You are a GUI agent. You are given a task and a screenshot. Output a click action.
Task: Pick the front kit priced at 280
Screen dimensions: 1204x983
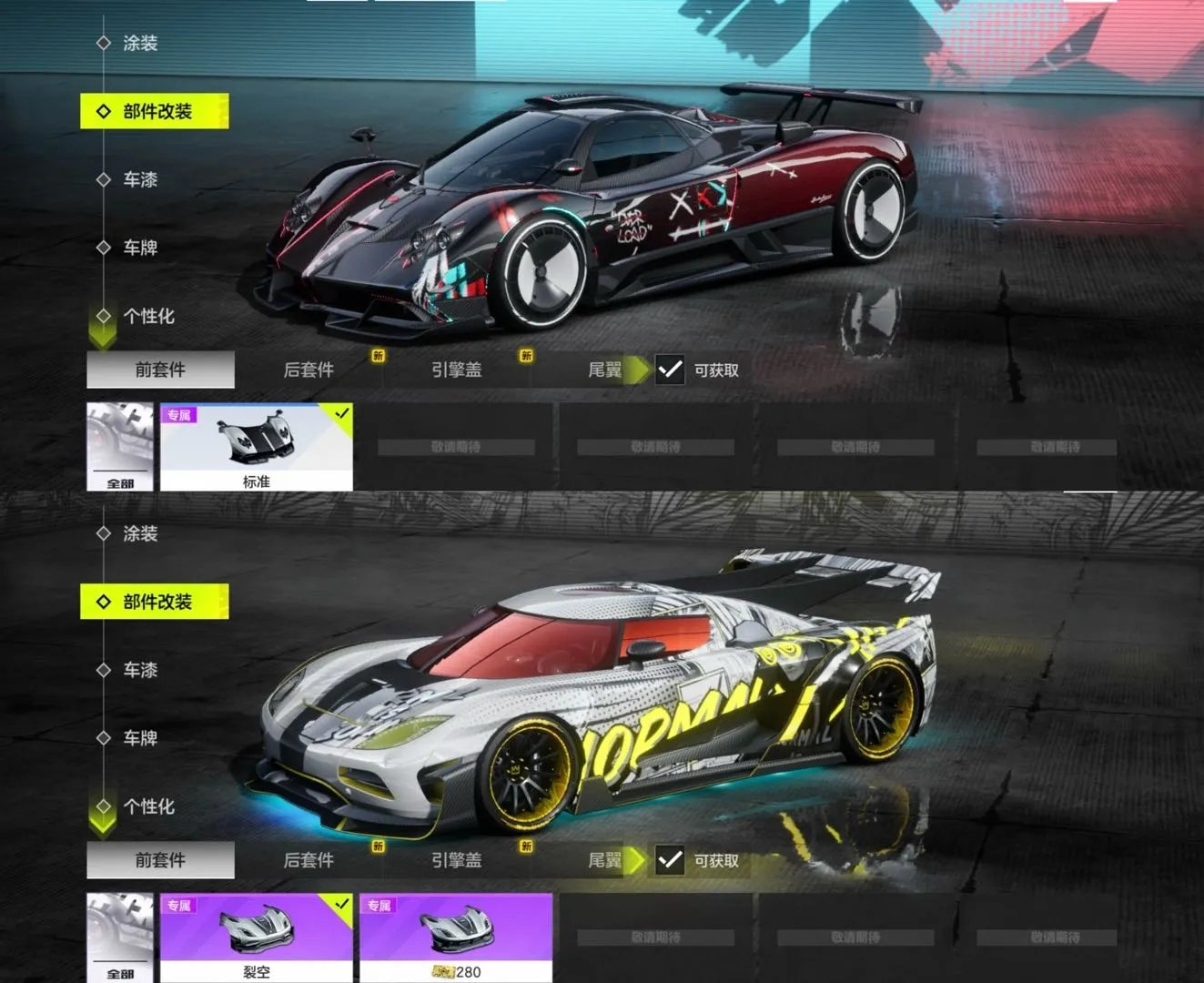tap(455, 937)
